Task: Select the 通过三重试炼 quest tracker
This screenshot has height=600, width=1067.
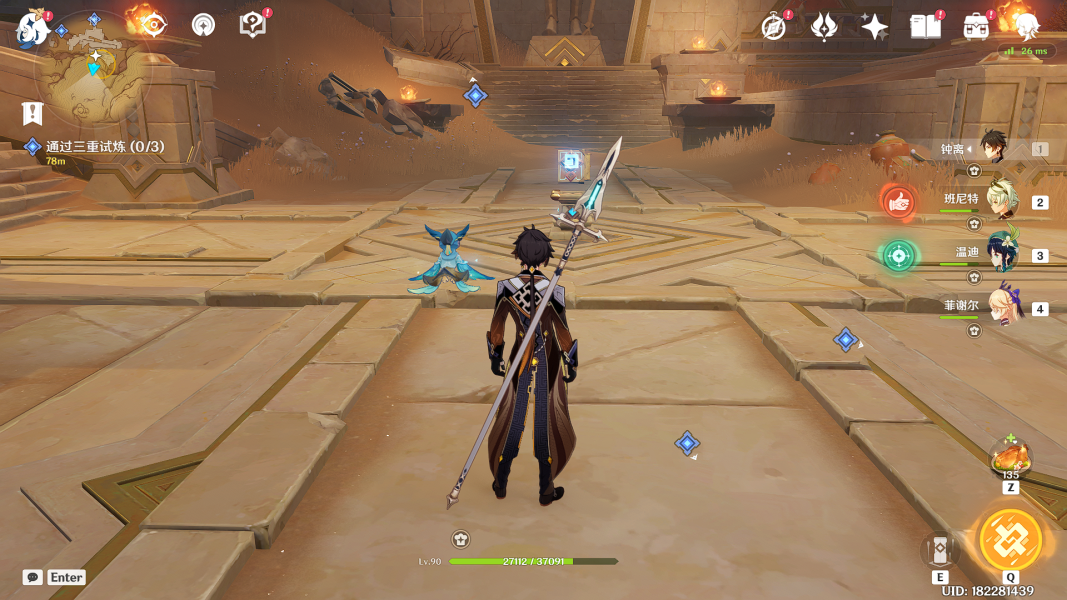Action: [x=104, y=147]
